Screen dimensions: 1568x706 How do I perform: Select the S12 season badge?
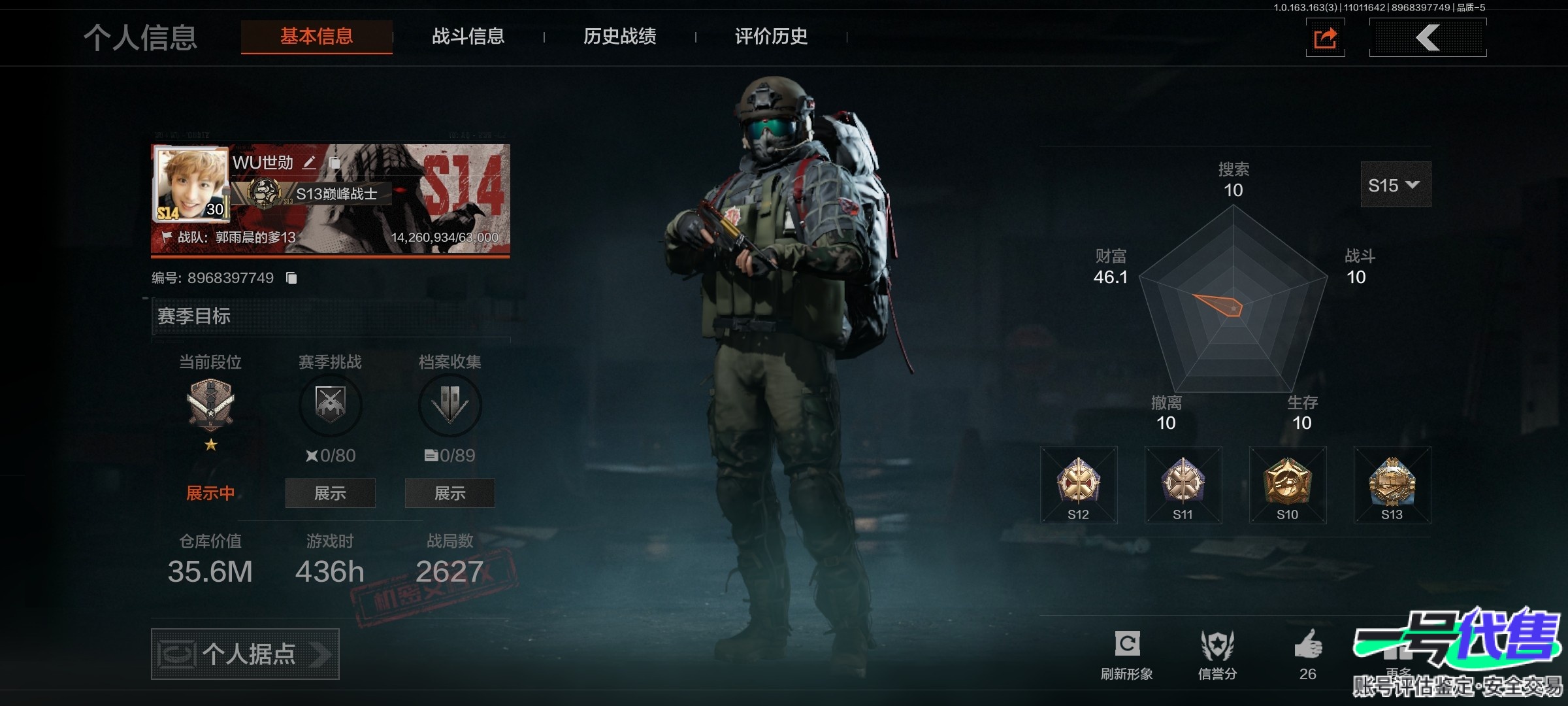pos(1079,485)
